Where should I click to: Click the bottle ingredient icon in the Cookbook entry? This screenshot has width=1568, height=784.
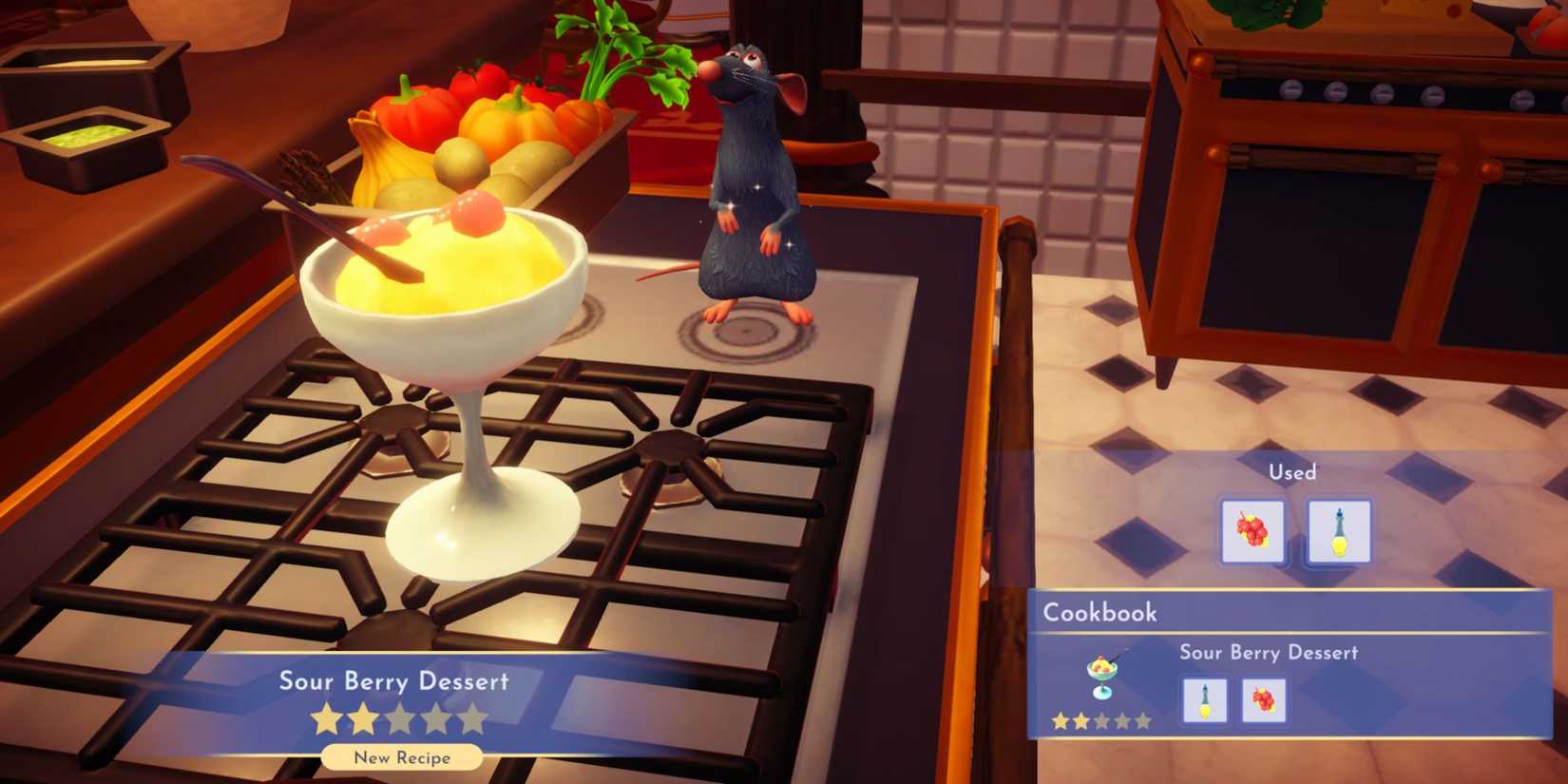click(x=1205, y=700)
